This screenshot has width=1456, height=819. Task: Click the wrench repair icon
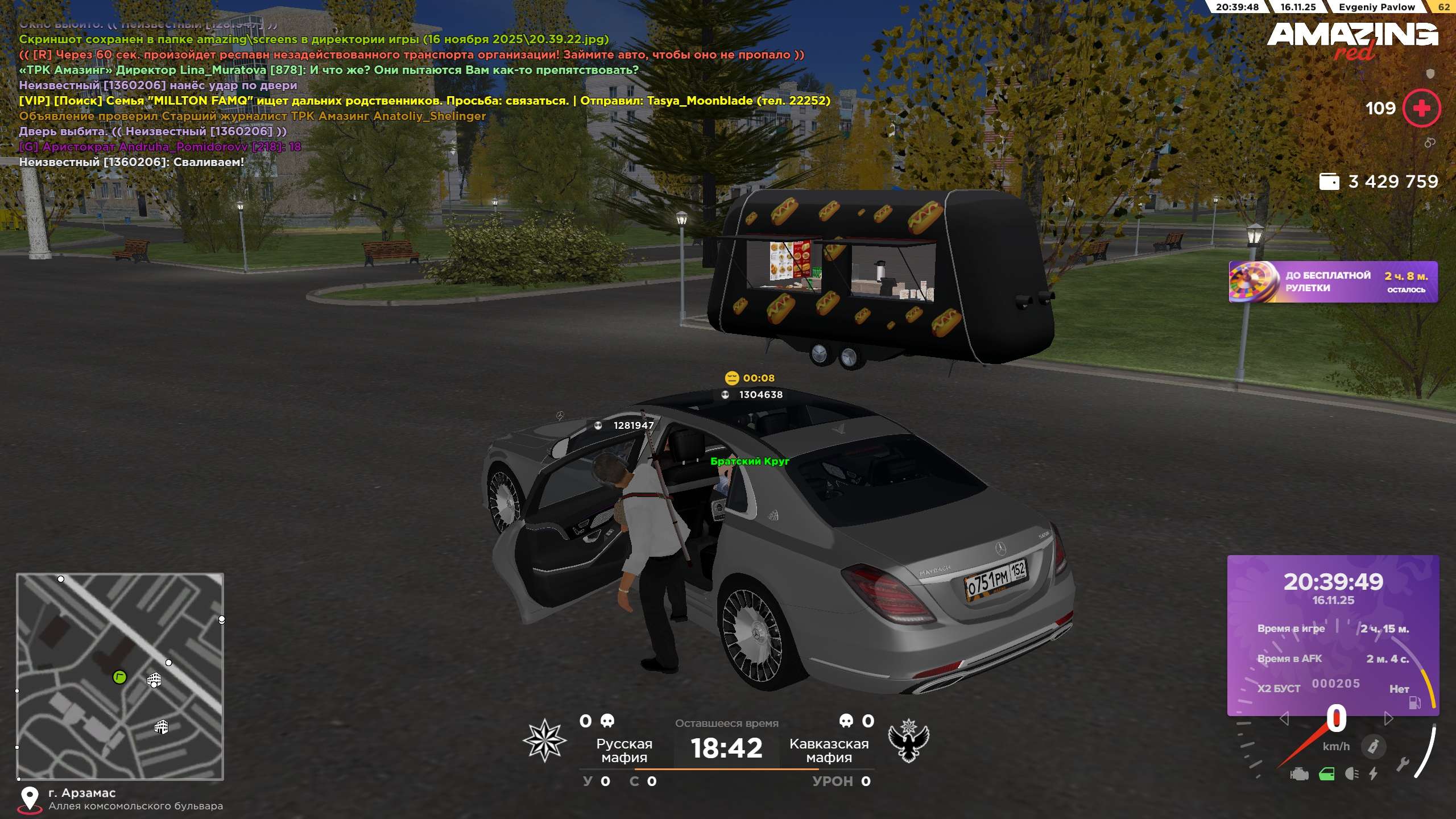pyautogui.click(x=1403, y=764)
